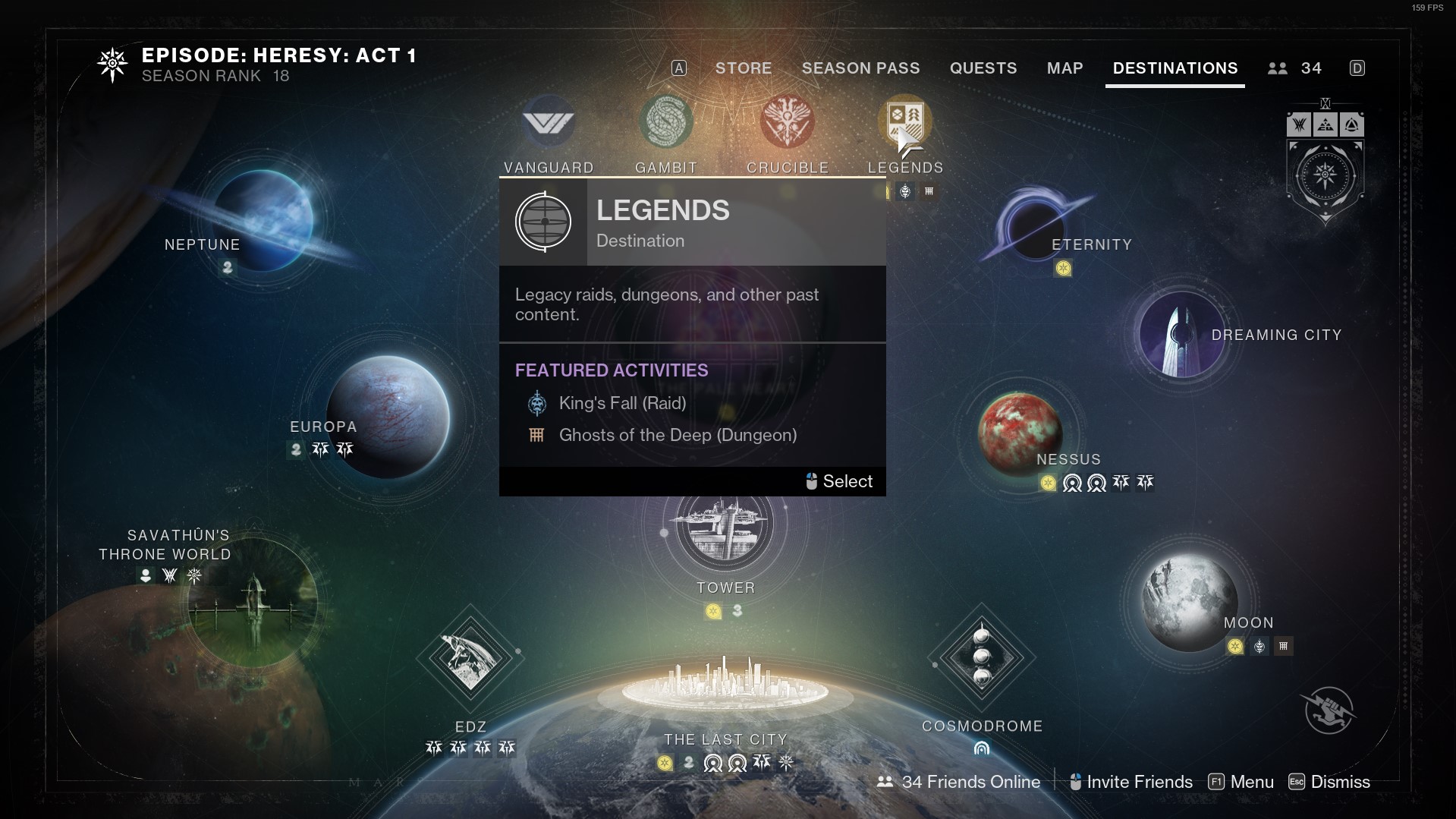The height and width of the screenshot is (819, 1456).
Task: Go to the Moon destination
Action: pos(1188,603)
